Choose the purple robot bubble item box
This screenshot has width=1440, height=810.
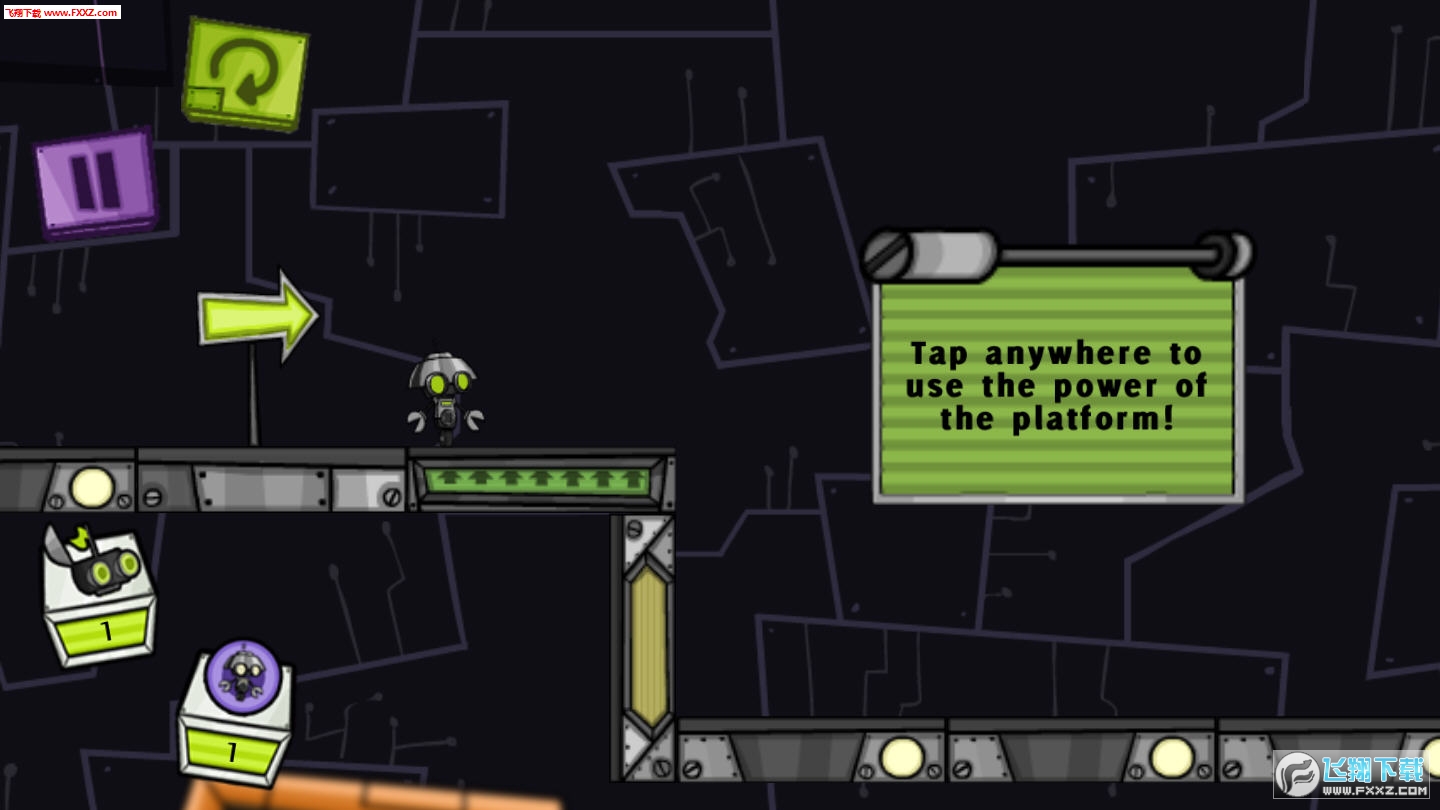pos(238,712)
